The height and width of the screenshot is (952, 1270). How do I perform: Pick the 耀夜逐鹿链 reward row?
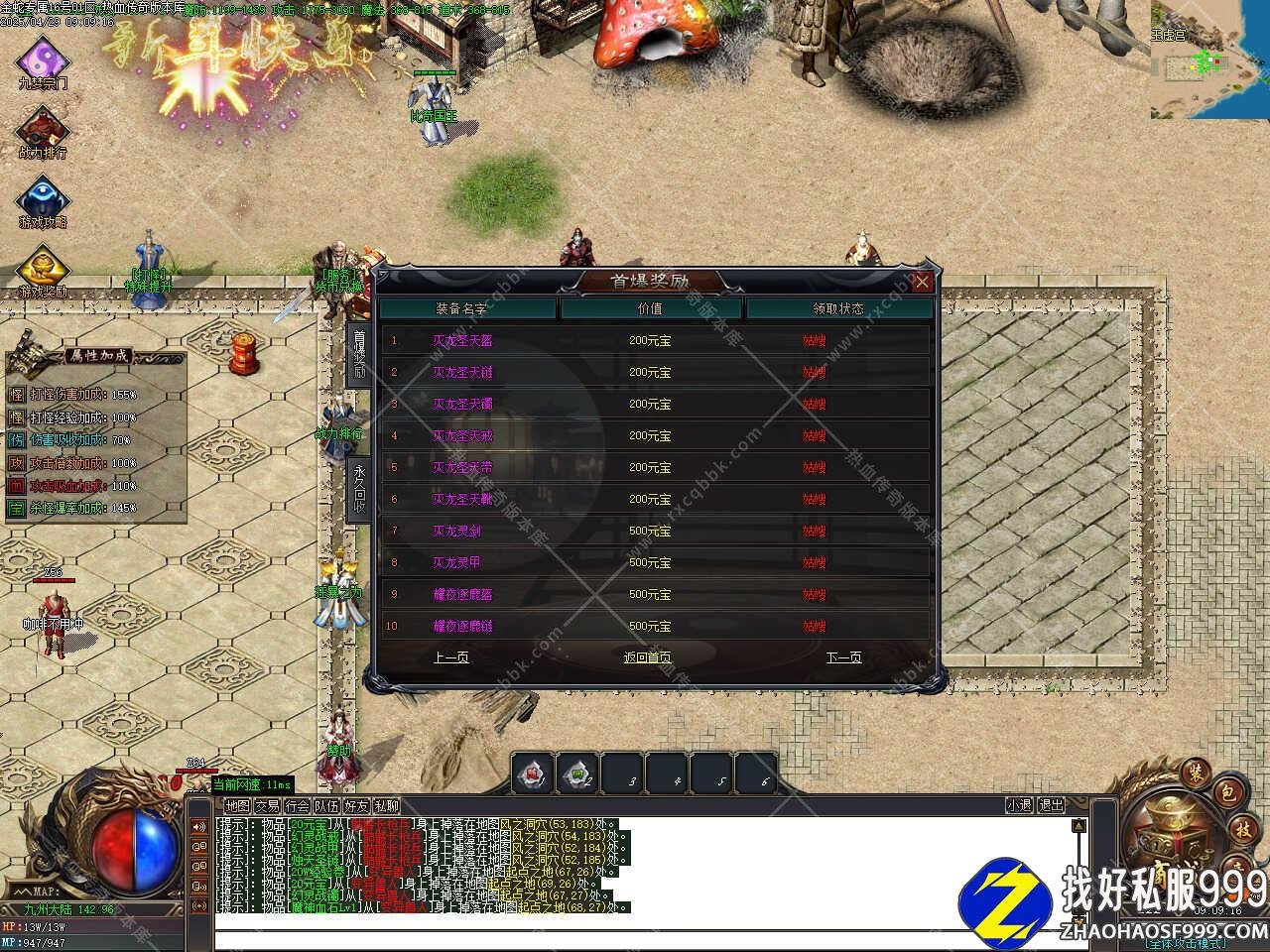(655, 626)
